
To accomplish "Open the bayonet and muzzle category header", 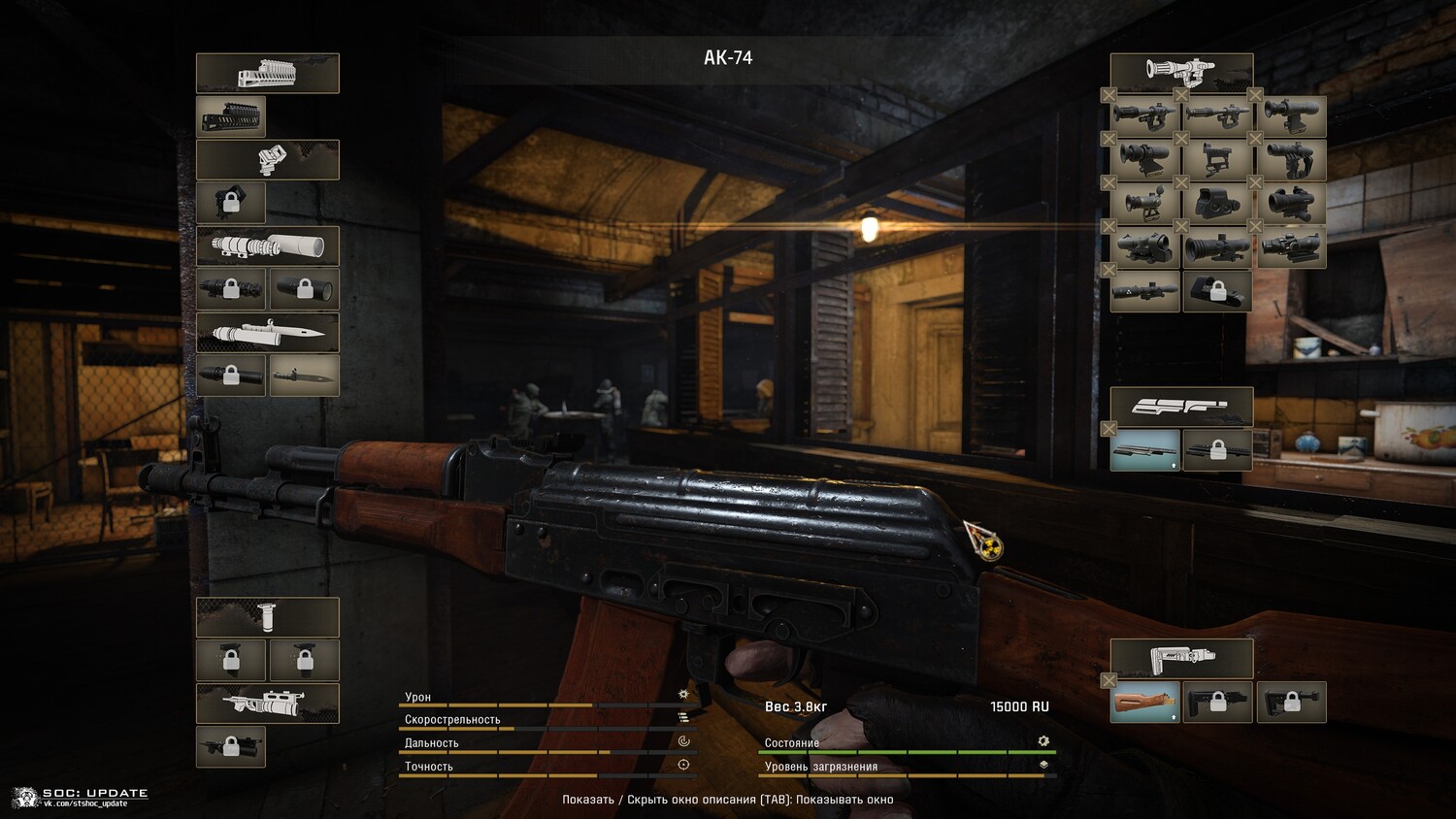I will (x=268, y=333).
